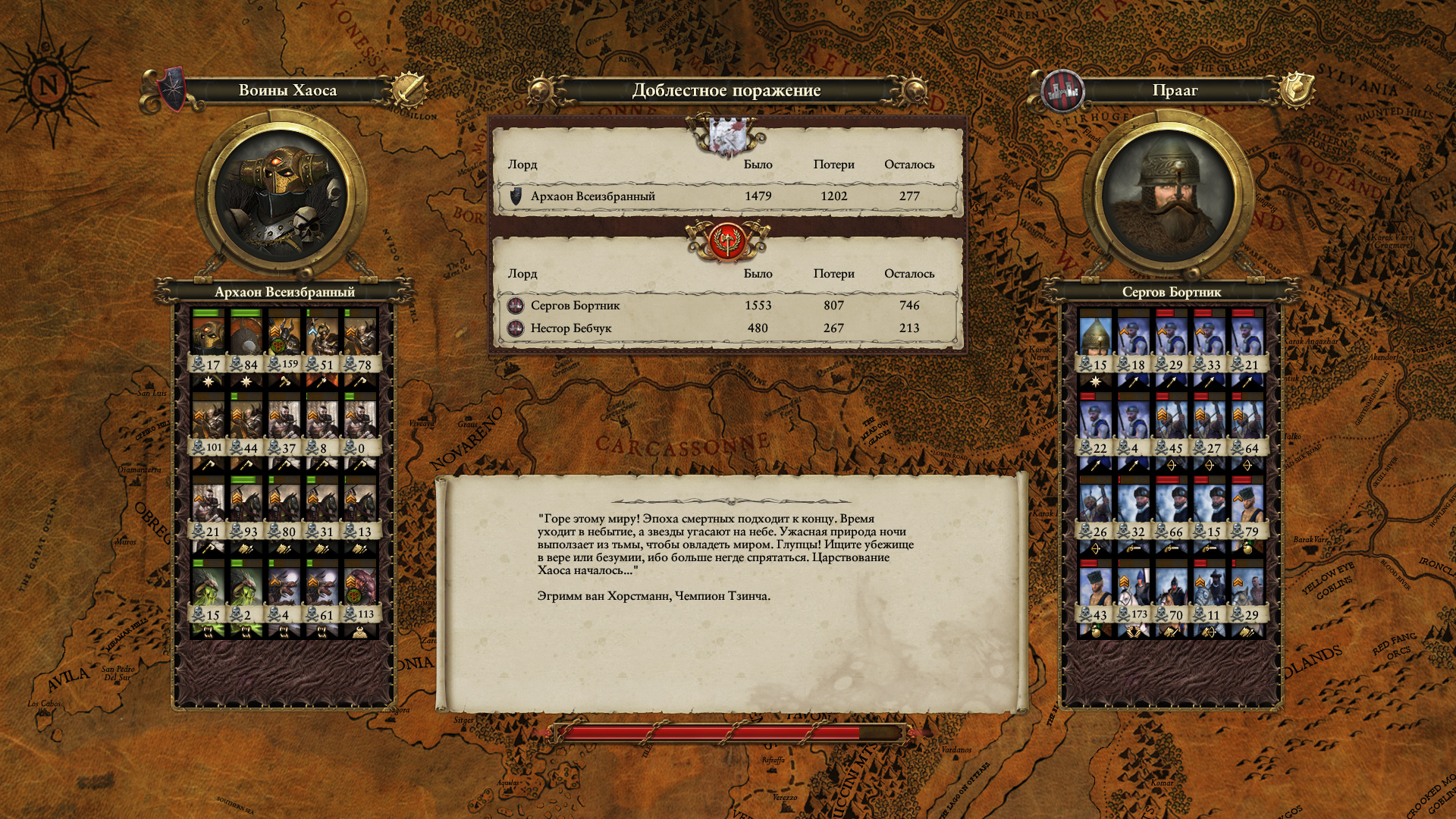1456x819 pixels.
Task: Click the attacker sword icon beside Воины Хаоса
Action: (410, 90)
